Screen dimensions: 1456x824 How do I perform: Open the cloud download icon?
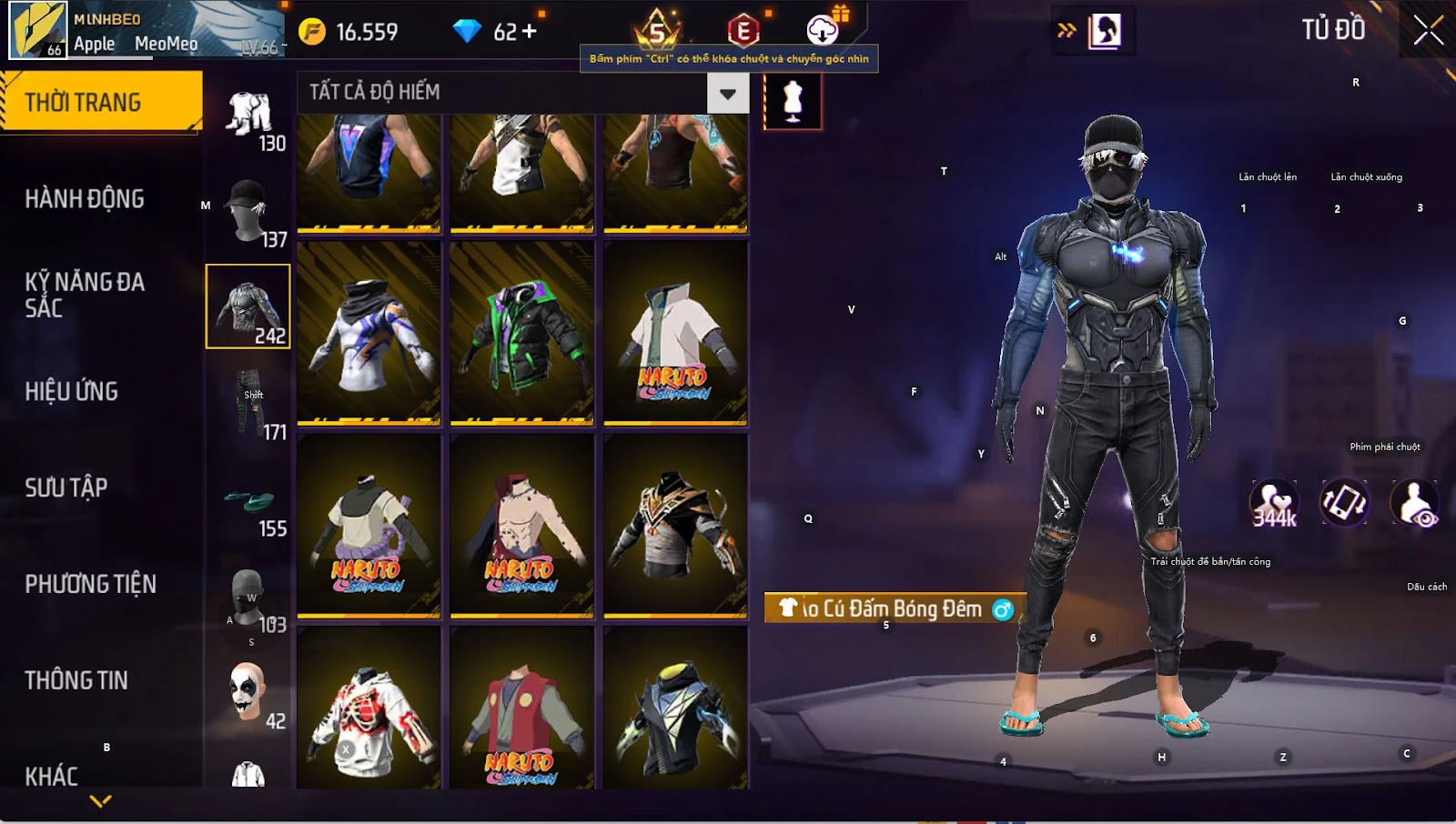(823, 31)
